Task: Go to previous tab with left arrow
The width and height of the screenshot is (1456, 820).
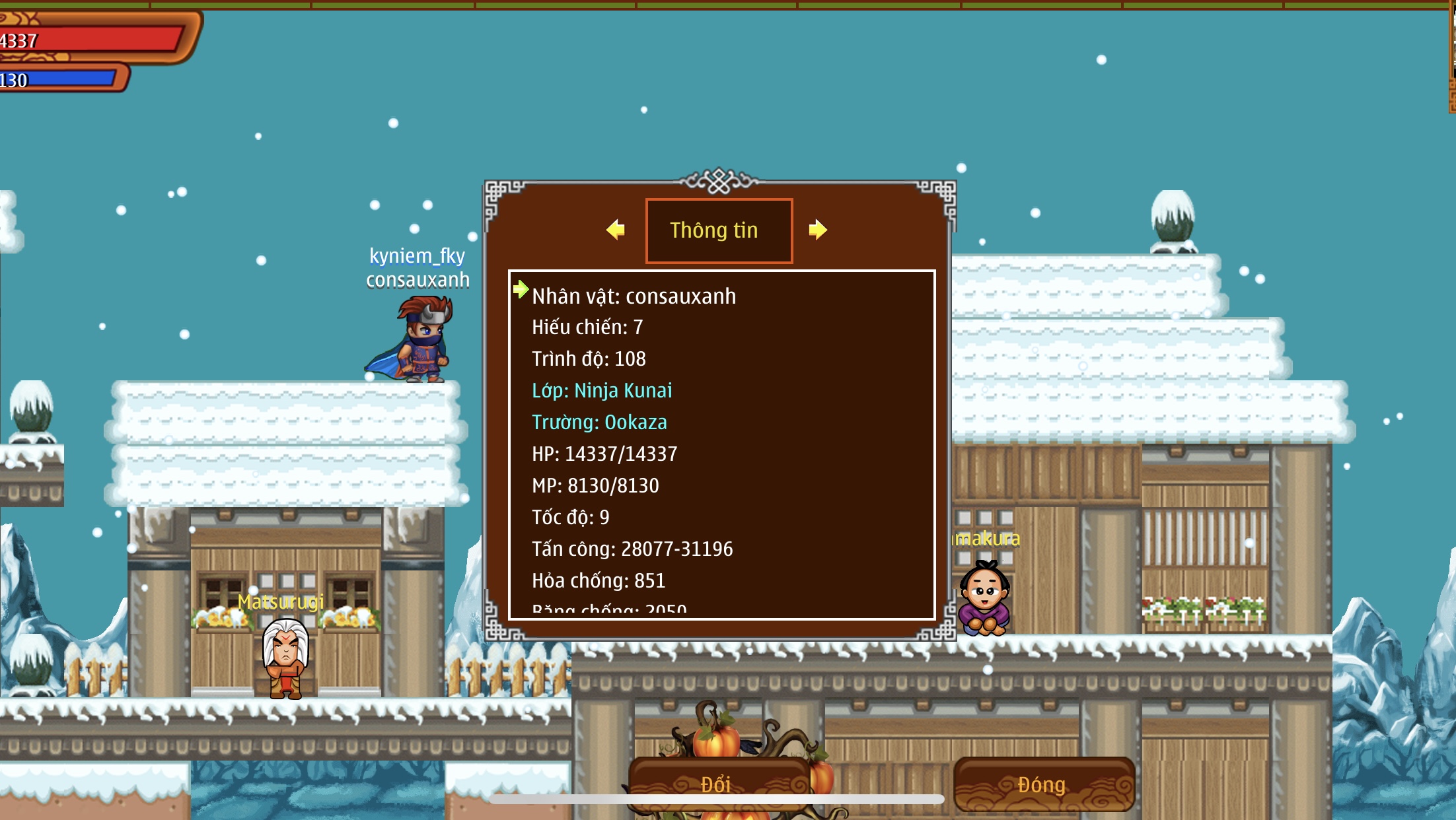Action: pos(616,230)
